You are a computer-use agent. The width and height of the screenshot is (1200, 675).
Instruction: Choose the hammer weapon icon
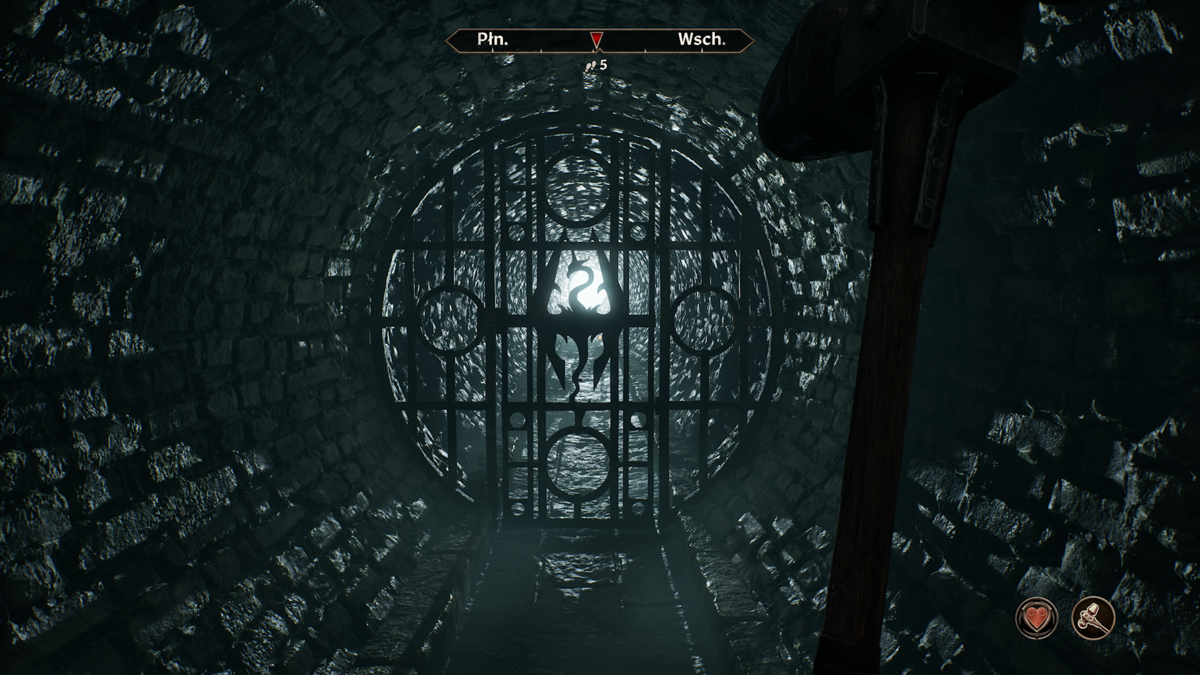point(1093,617)
